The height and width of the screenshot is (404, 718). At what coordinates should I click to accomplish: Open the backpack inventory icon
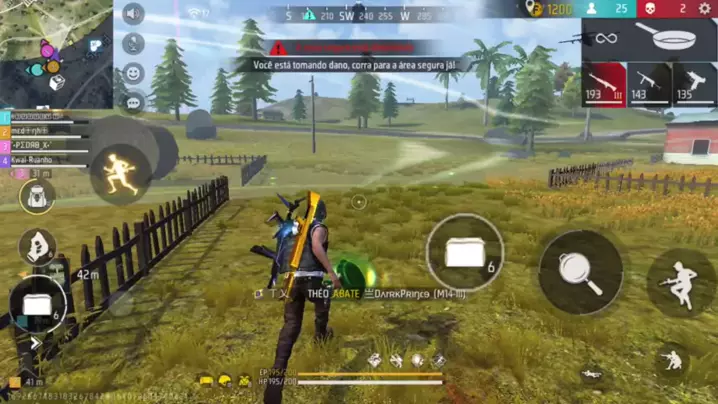tap(37, 196)
